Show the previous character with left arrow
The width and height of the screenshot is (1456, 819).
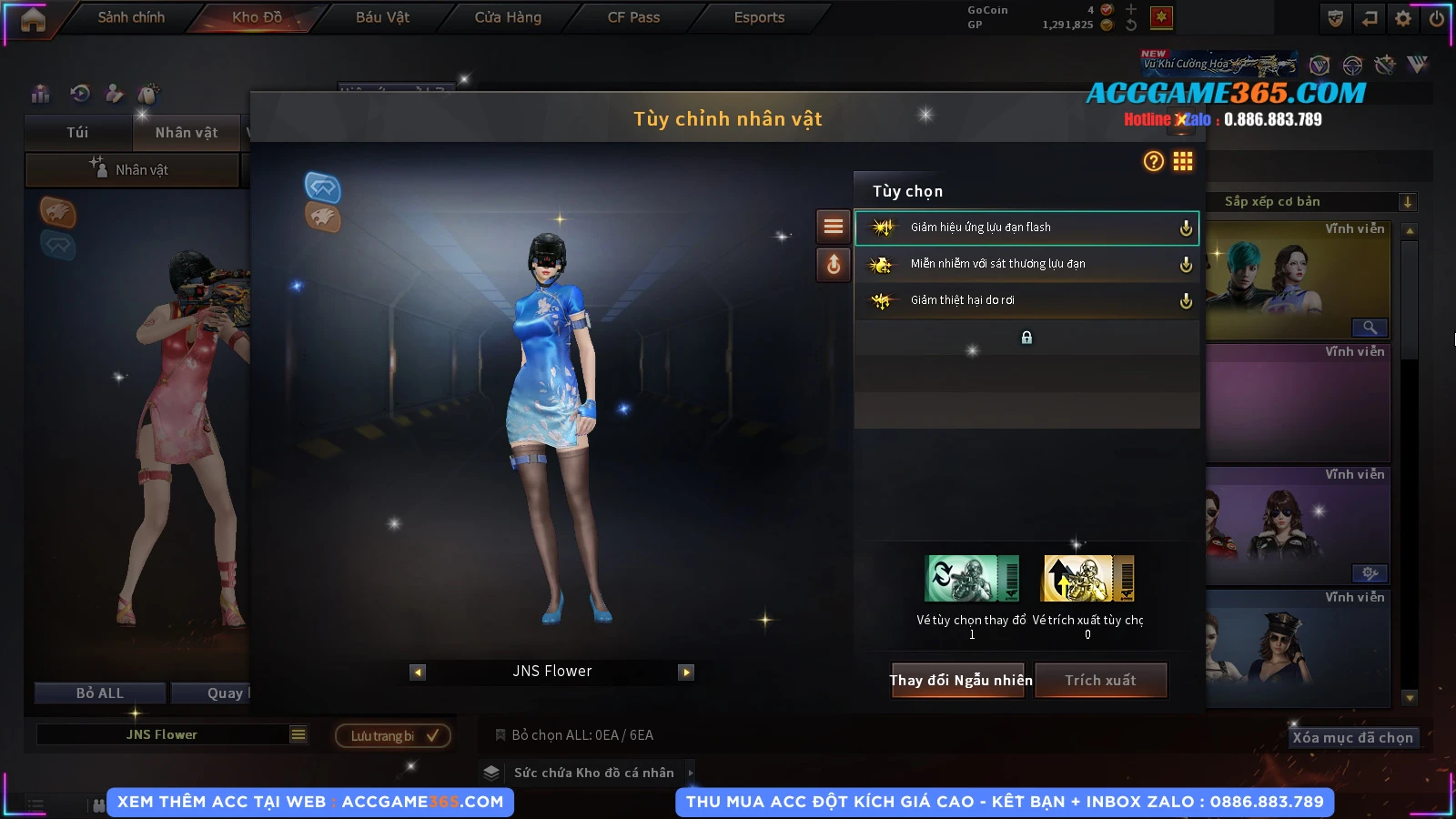coord(418,672)
